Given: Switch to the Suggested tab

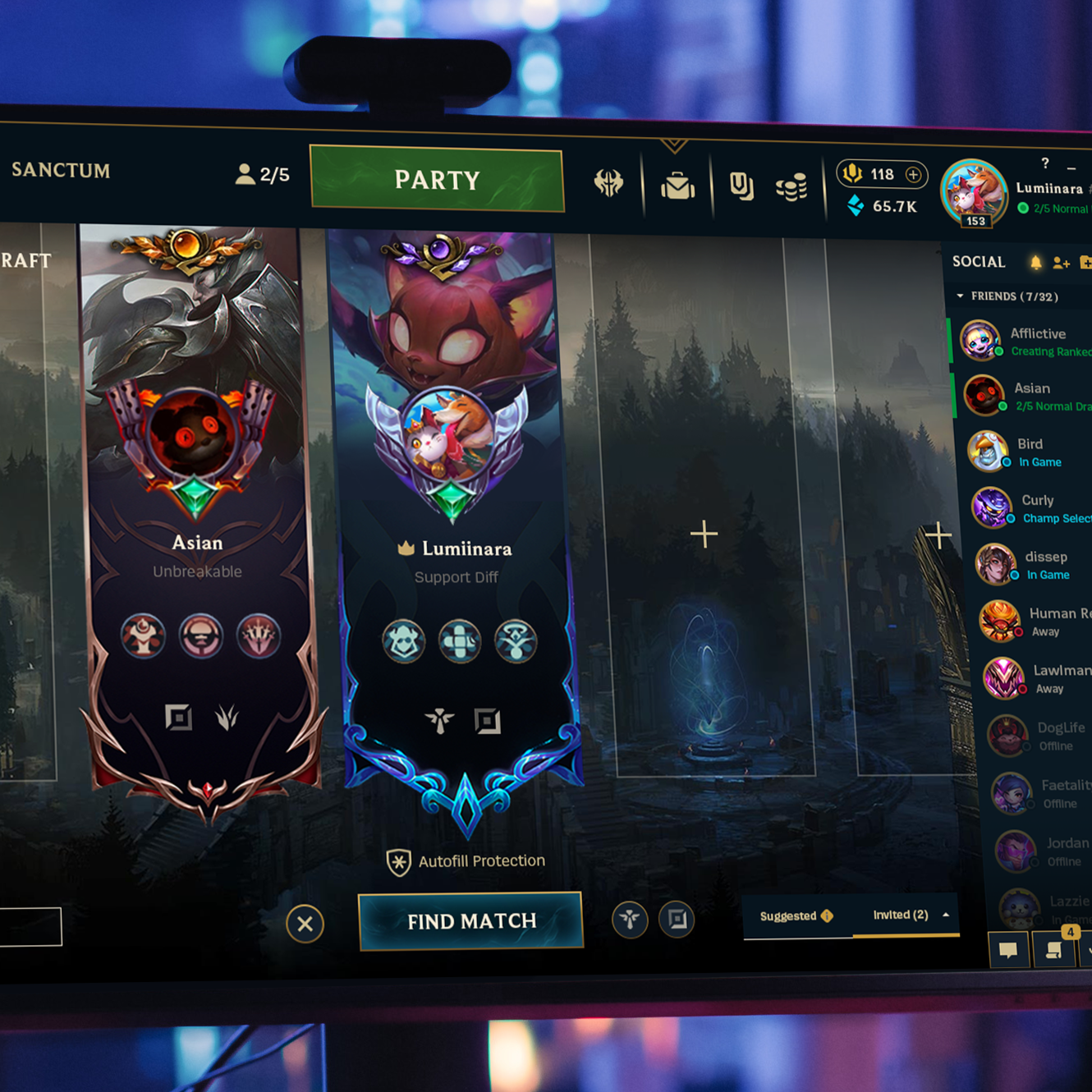Looking at the screenshot, I should pos(790,915).
